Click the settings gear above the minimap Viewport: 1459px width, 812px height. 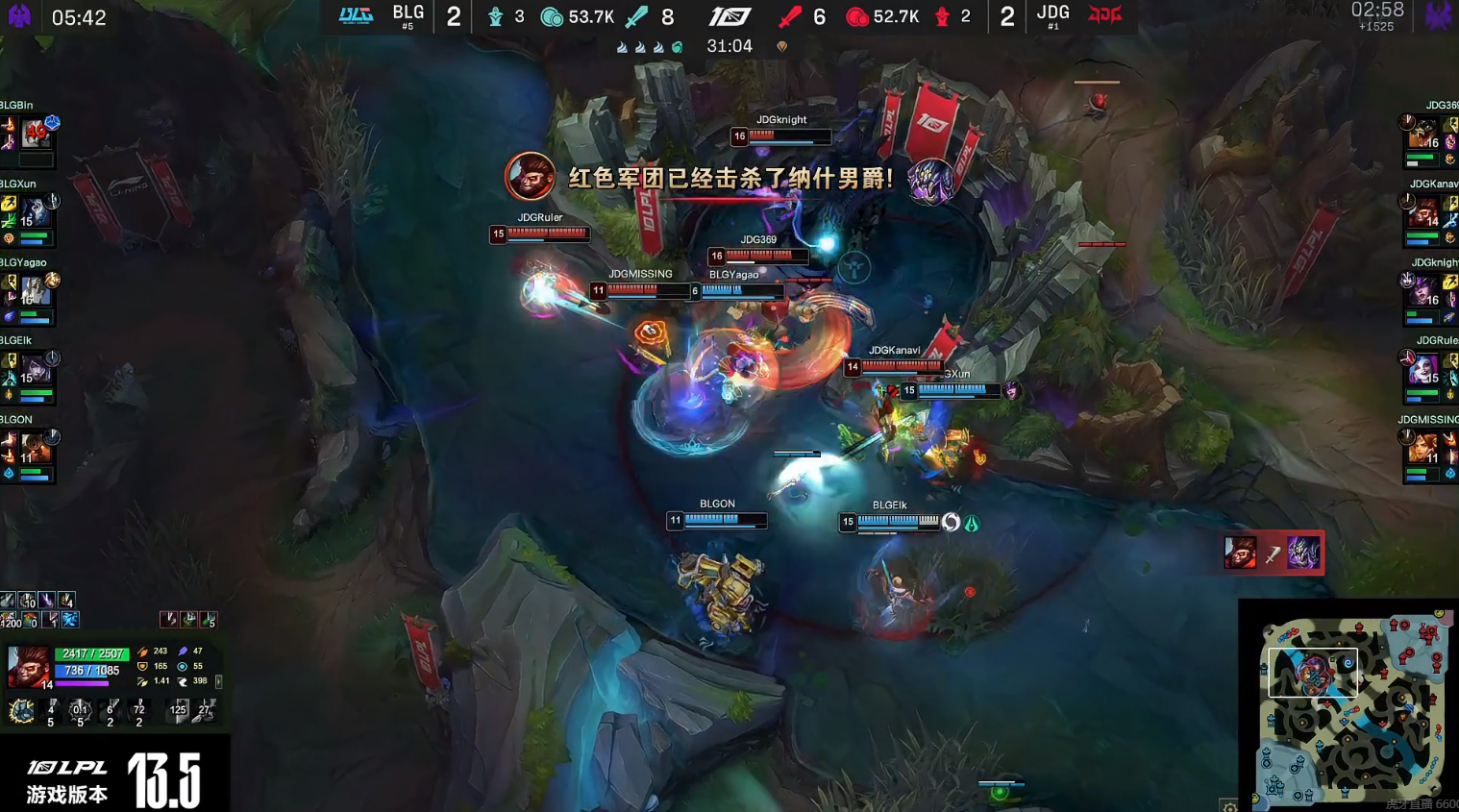1232,809
